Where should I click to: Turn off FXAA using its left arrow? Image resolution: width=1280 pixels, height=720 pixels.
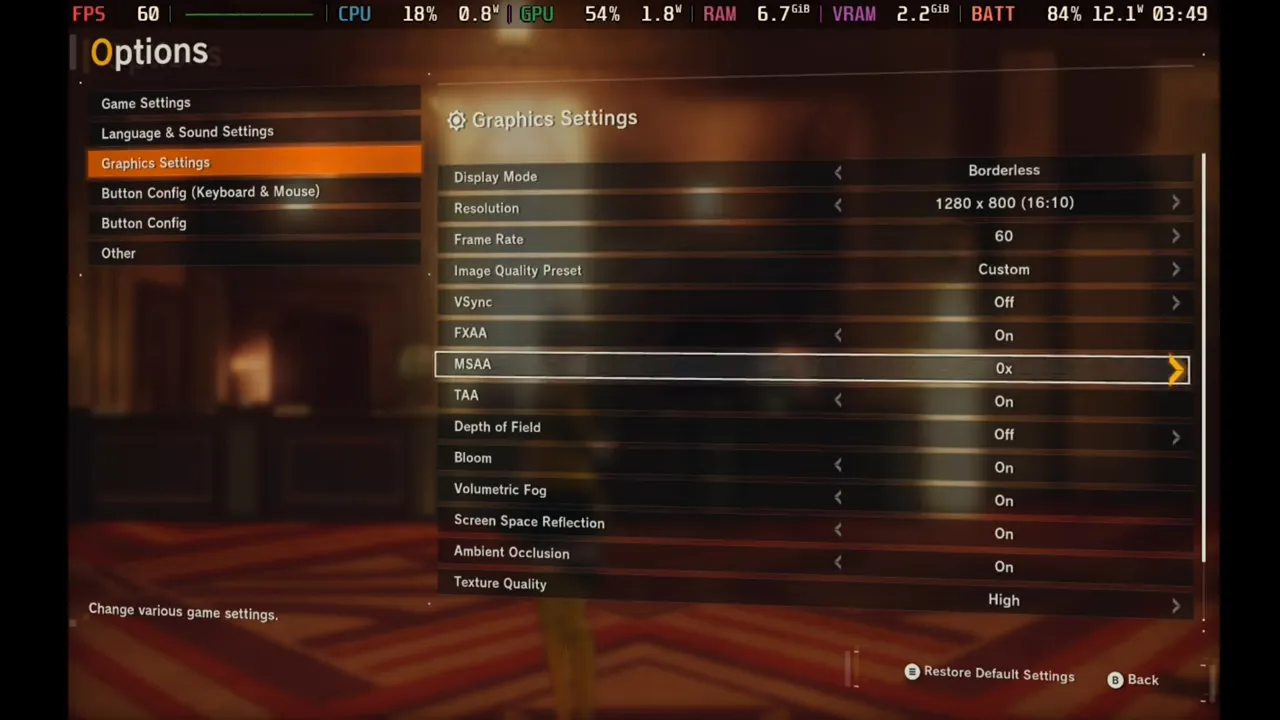coord(838,335)
